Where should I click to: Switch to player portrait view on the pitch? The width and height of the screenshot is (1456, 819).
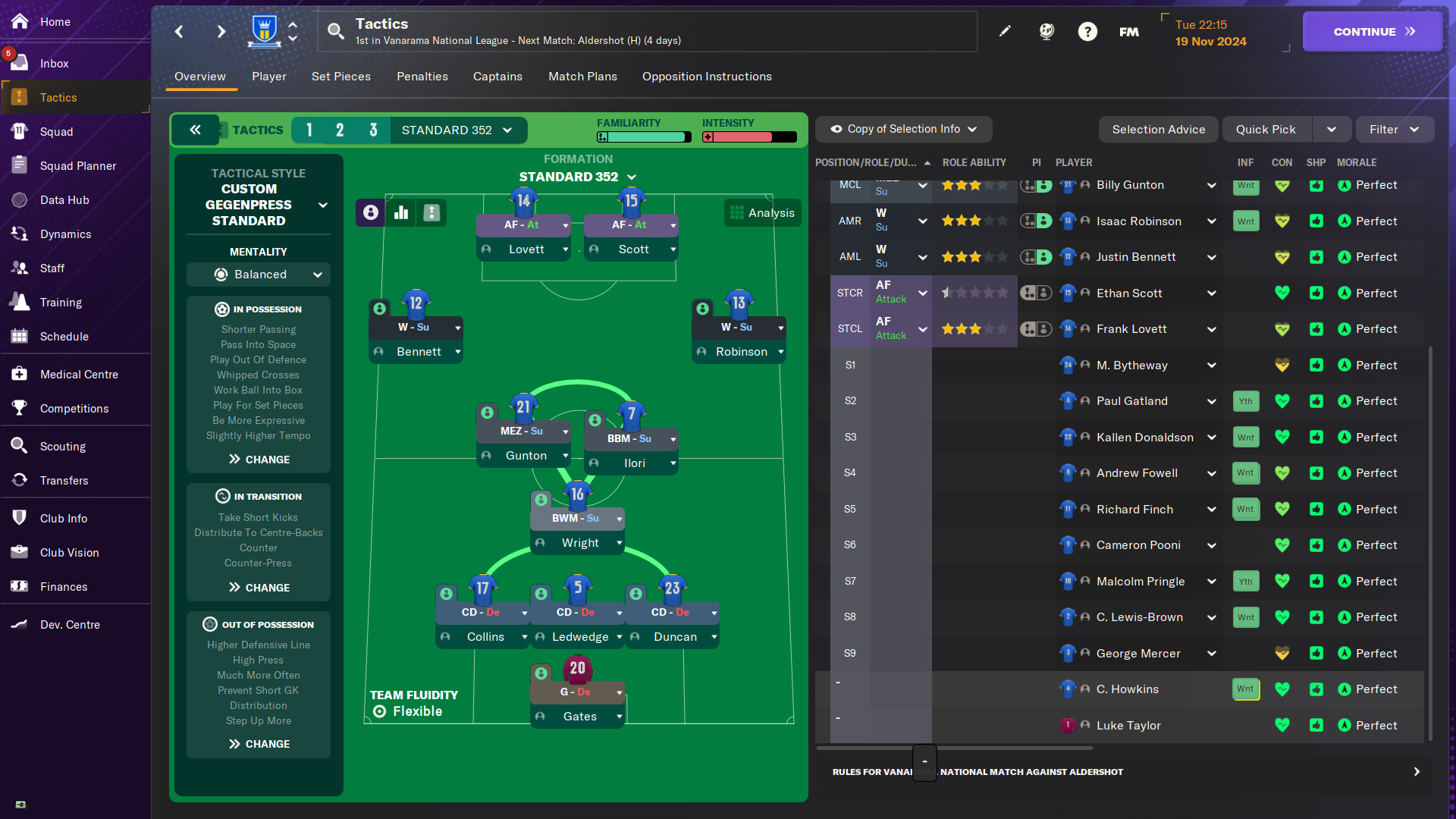[370, 212]
